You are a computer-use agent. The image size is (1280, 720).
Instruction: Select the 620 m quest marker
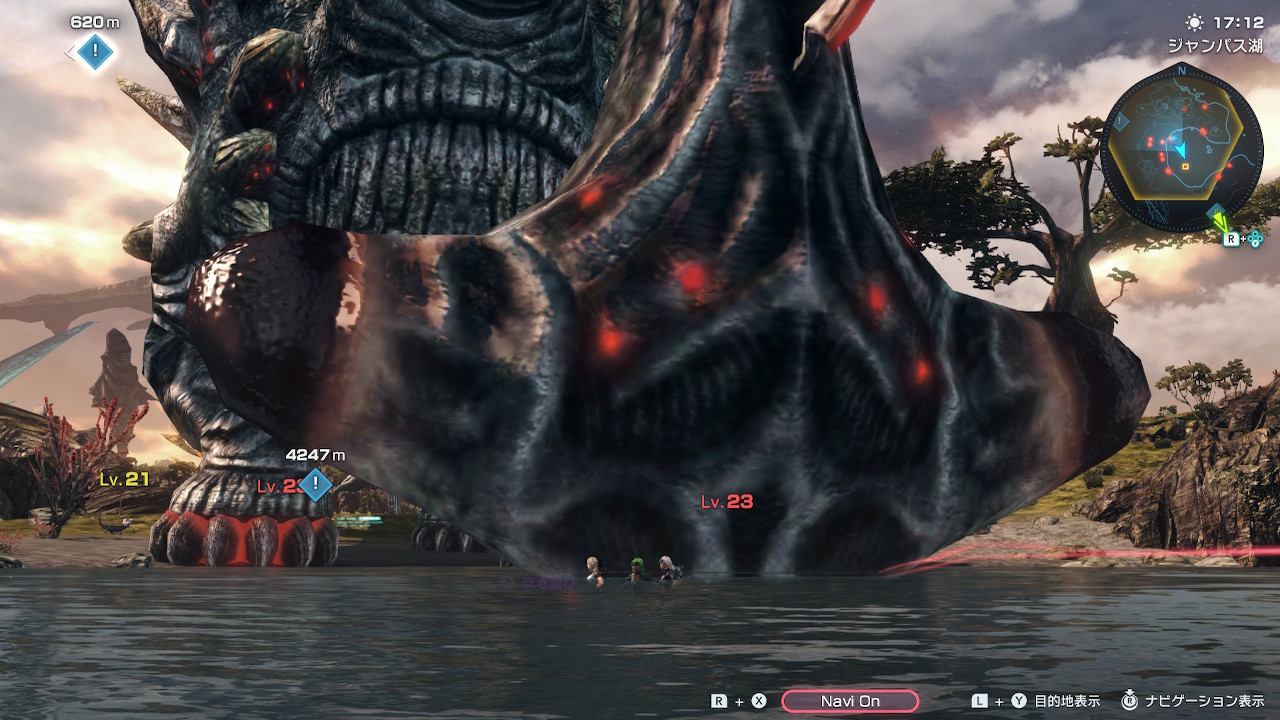(95, 50)
